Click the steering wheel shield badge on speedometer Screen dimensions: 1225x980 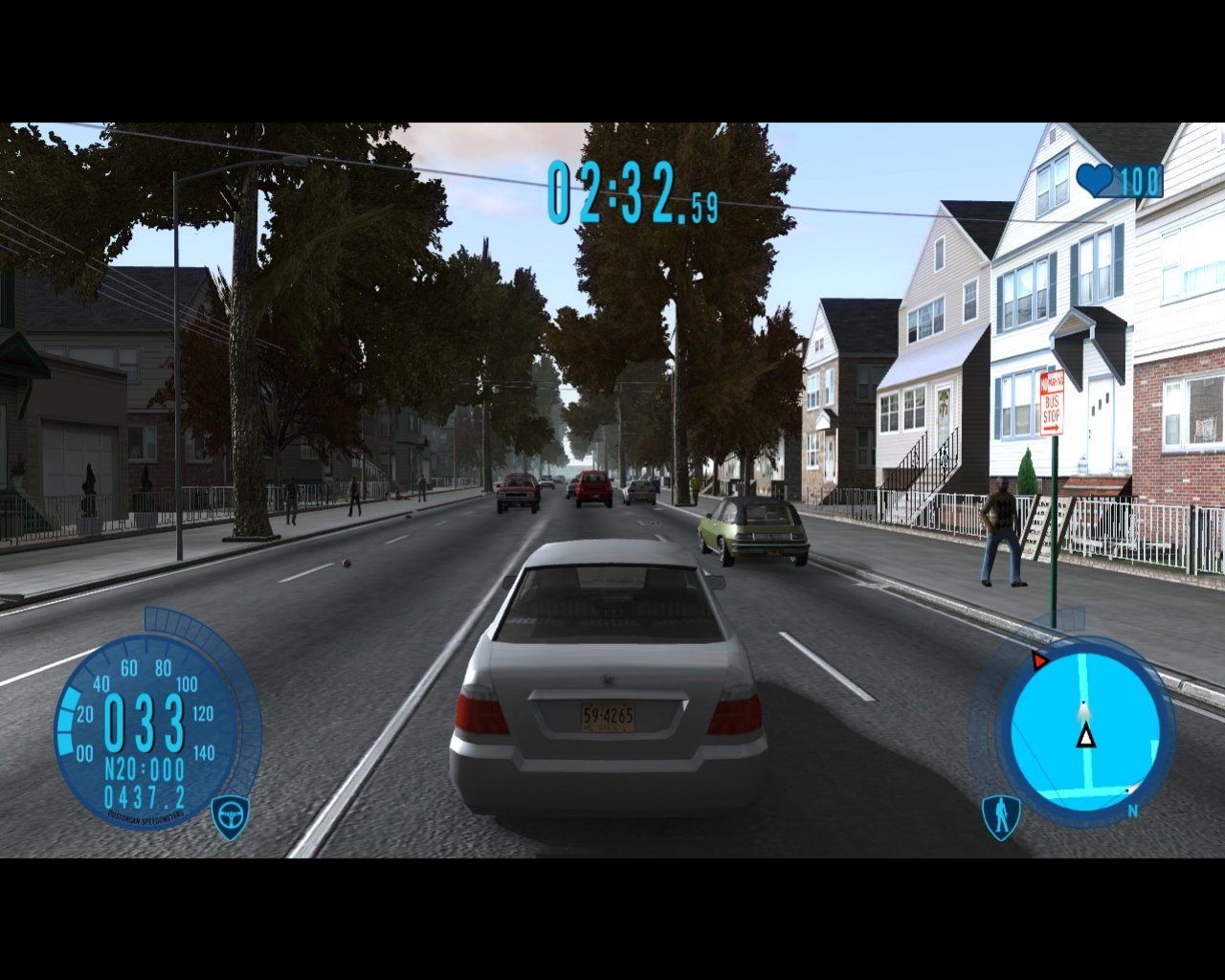pyautogui.click(x=230, y=815)
